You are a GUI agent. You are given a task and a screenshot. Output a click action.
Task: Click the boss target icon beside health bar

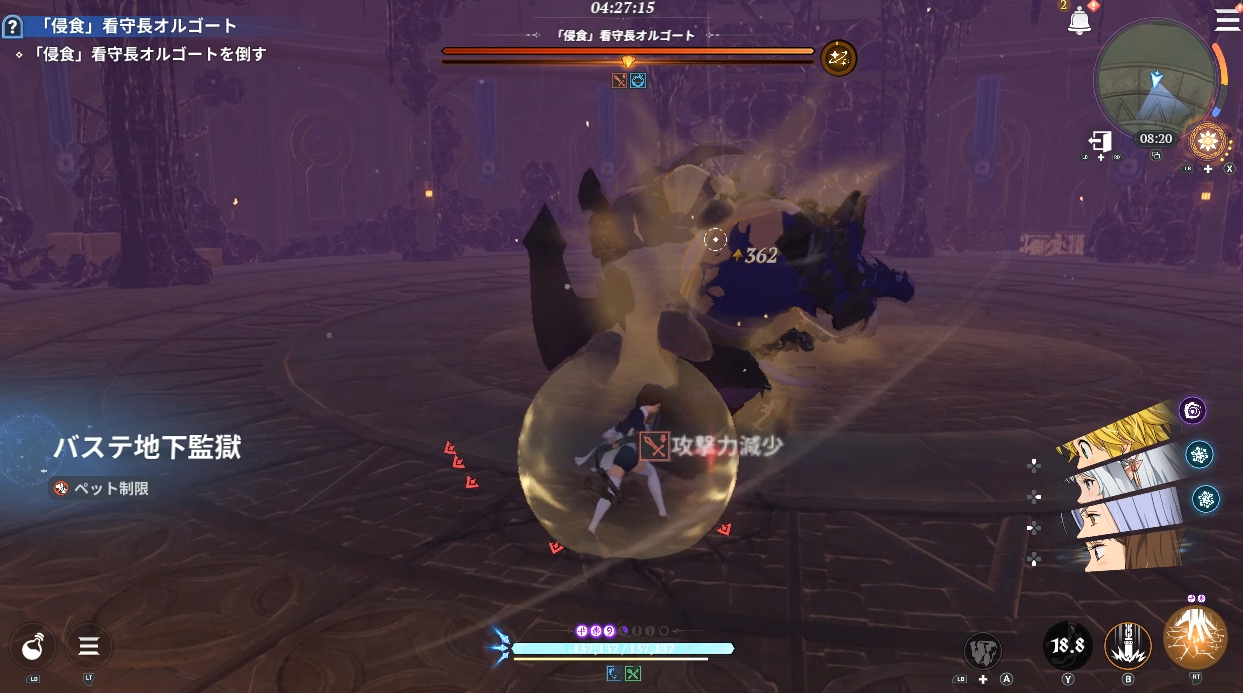point(838,58)
